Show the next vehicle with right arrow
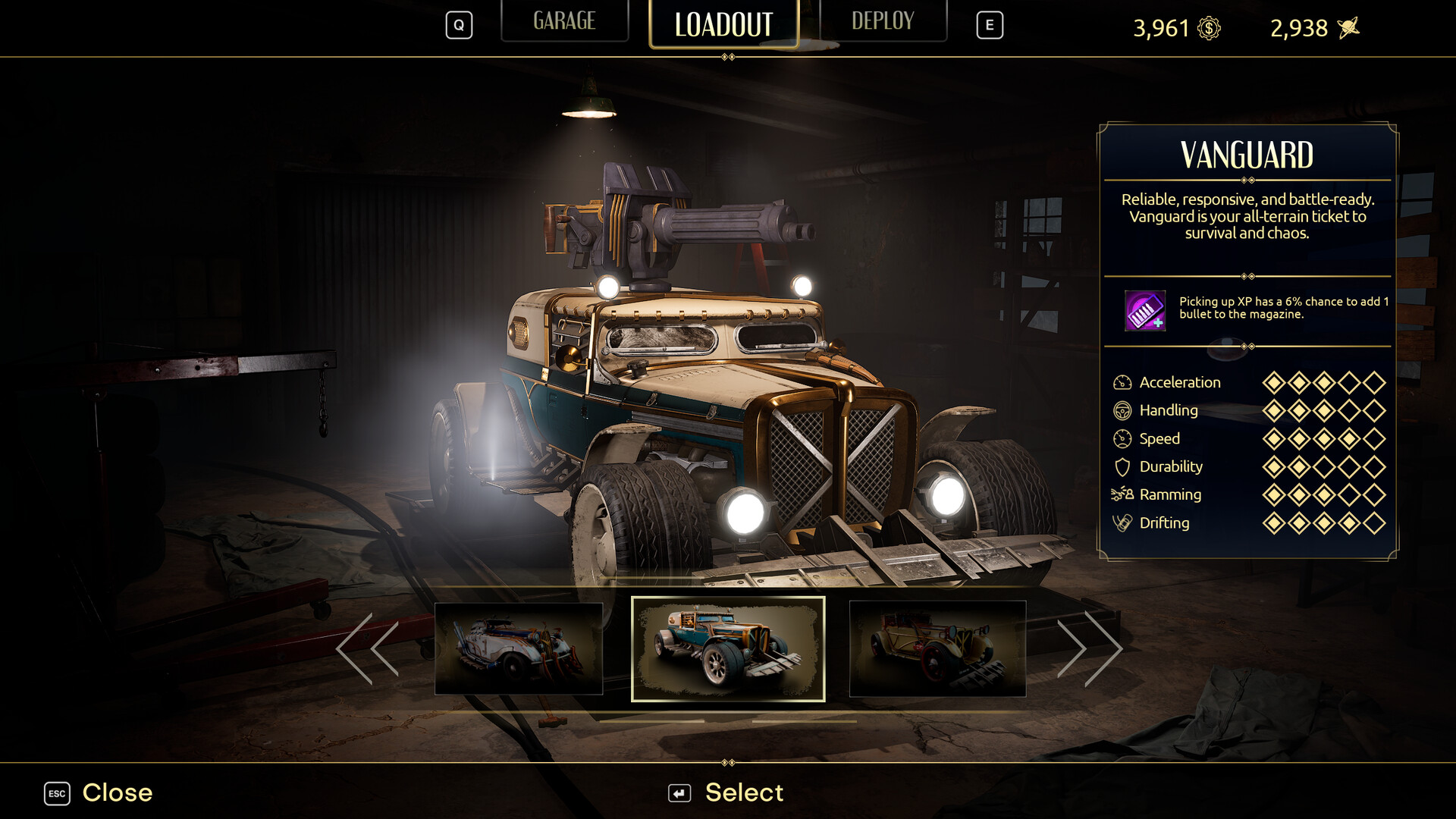The height and width of the screenshot is (819, 1456). coord(1089,649)
